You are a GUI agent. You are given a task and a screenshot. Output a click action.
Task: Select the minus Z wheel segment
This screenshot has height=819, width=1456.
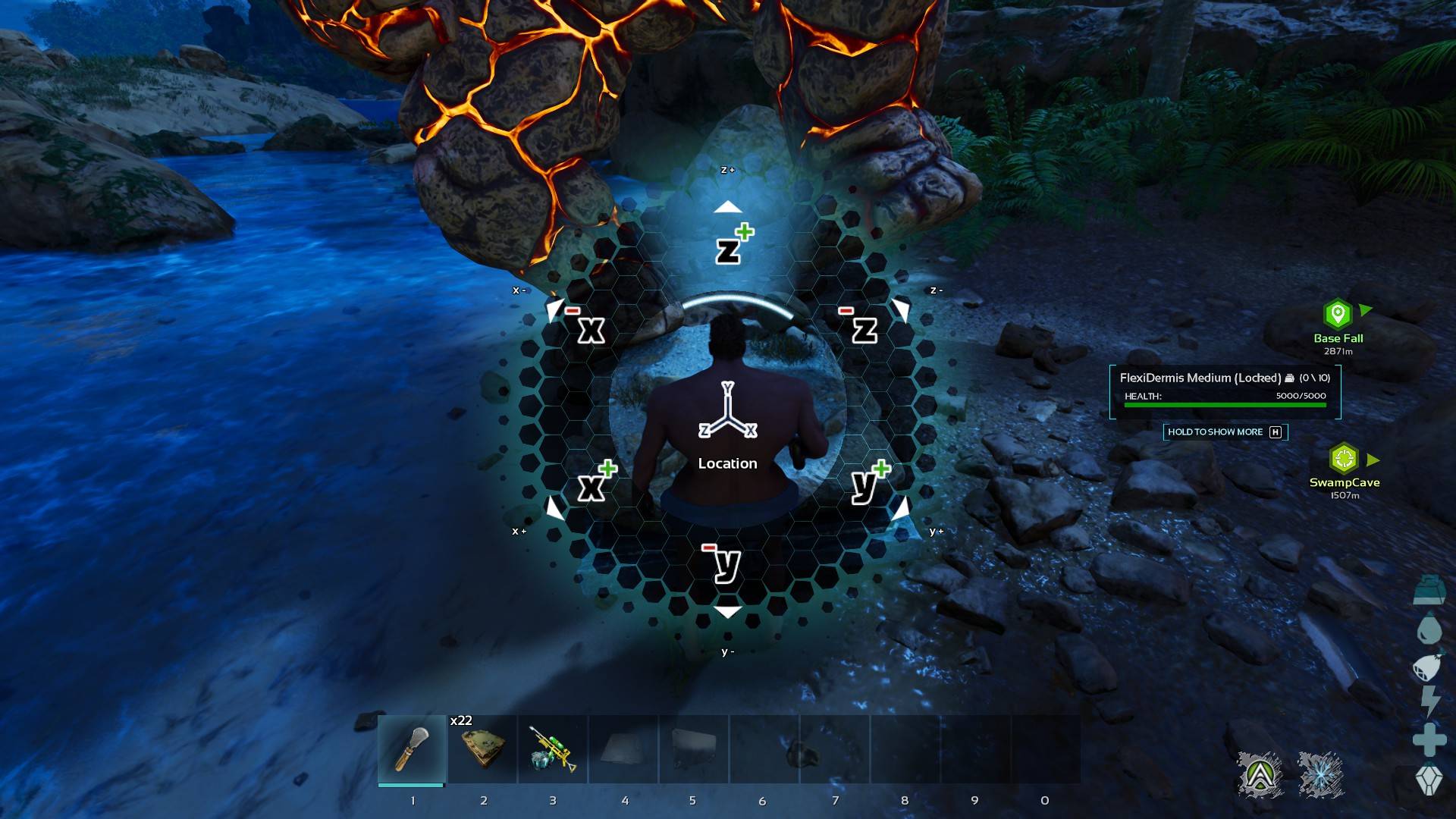click(862, 328)
